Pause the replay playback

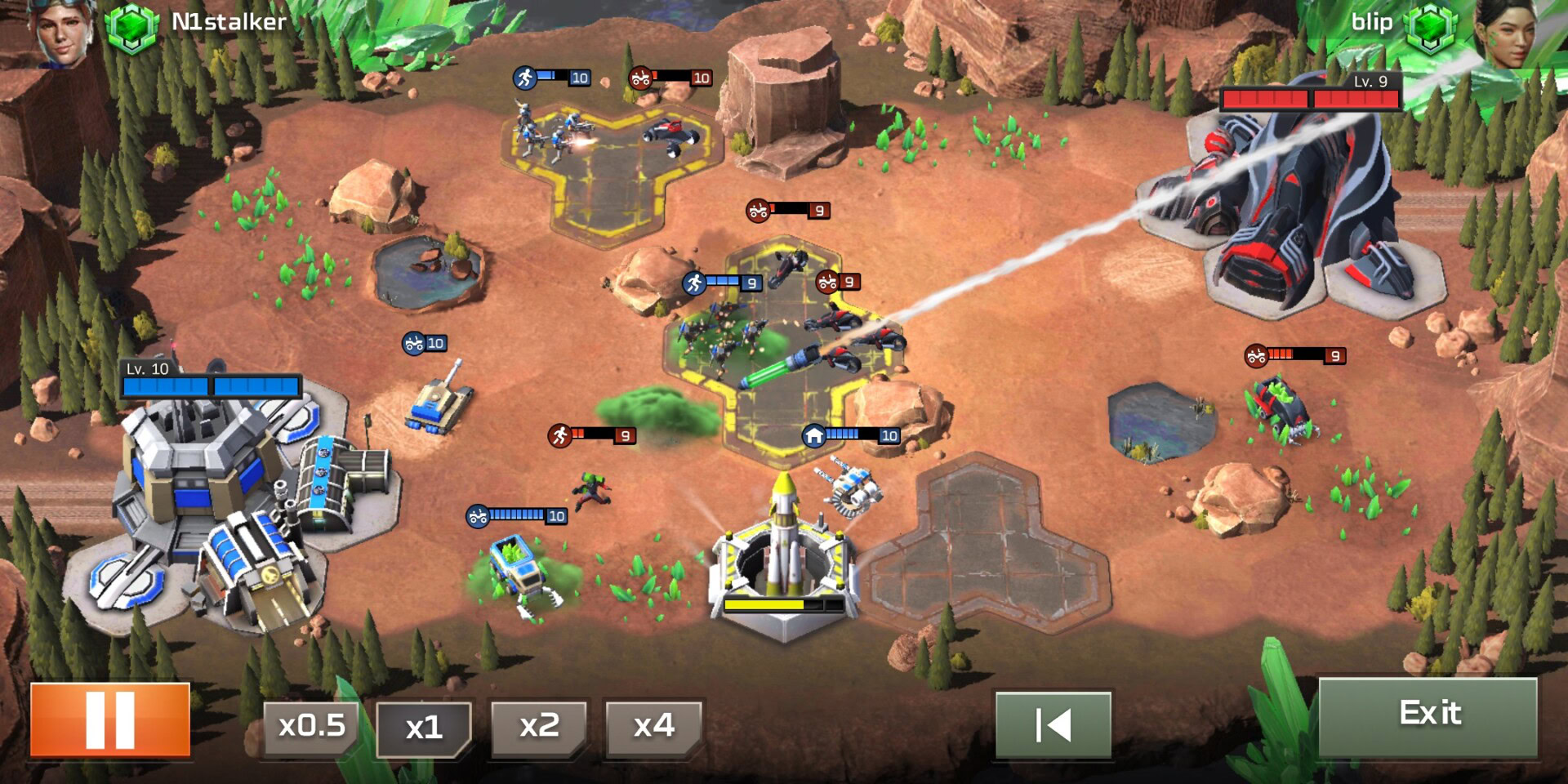click(x=110, y=720)
